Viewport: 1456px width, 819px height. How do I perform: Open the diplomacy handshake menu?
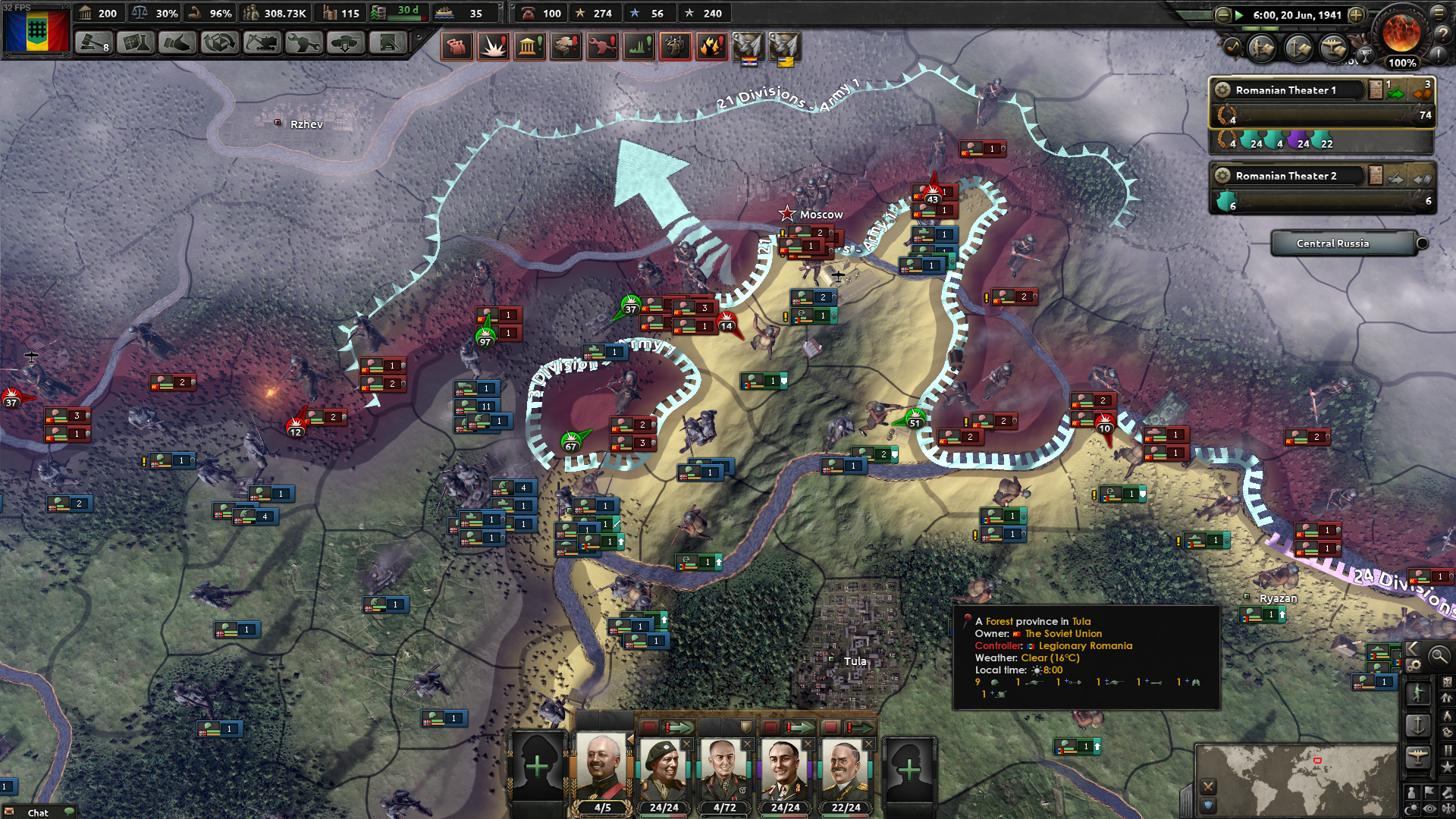(177, 43)
